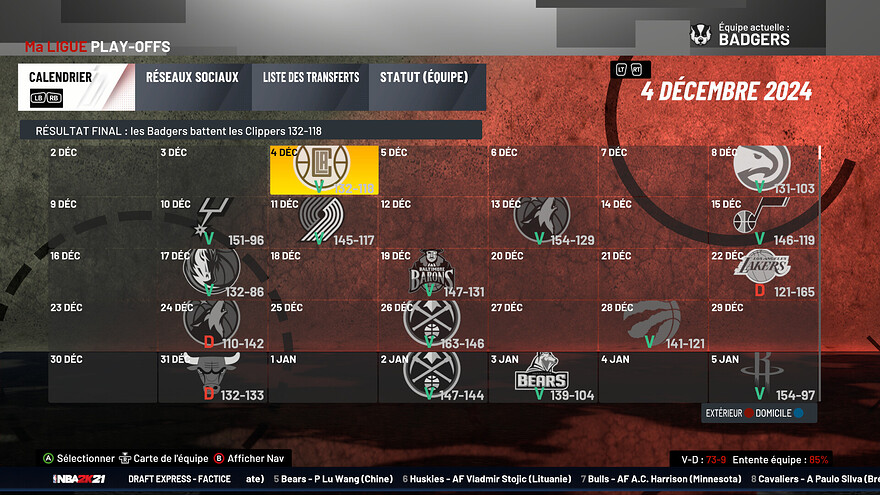Select the 26 Déc Nuggets game
The width and height of the screenshot is (880, 495).
tap(432, 324)
